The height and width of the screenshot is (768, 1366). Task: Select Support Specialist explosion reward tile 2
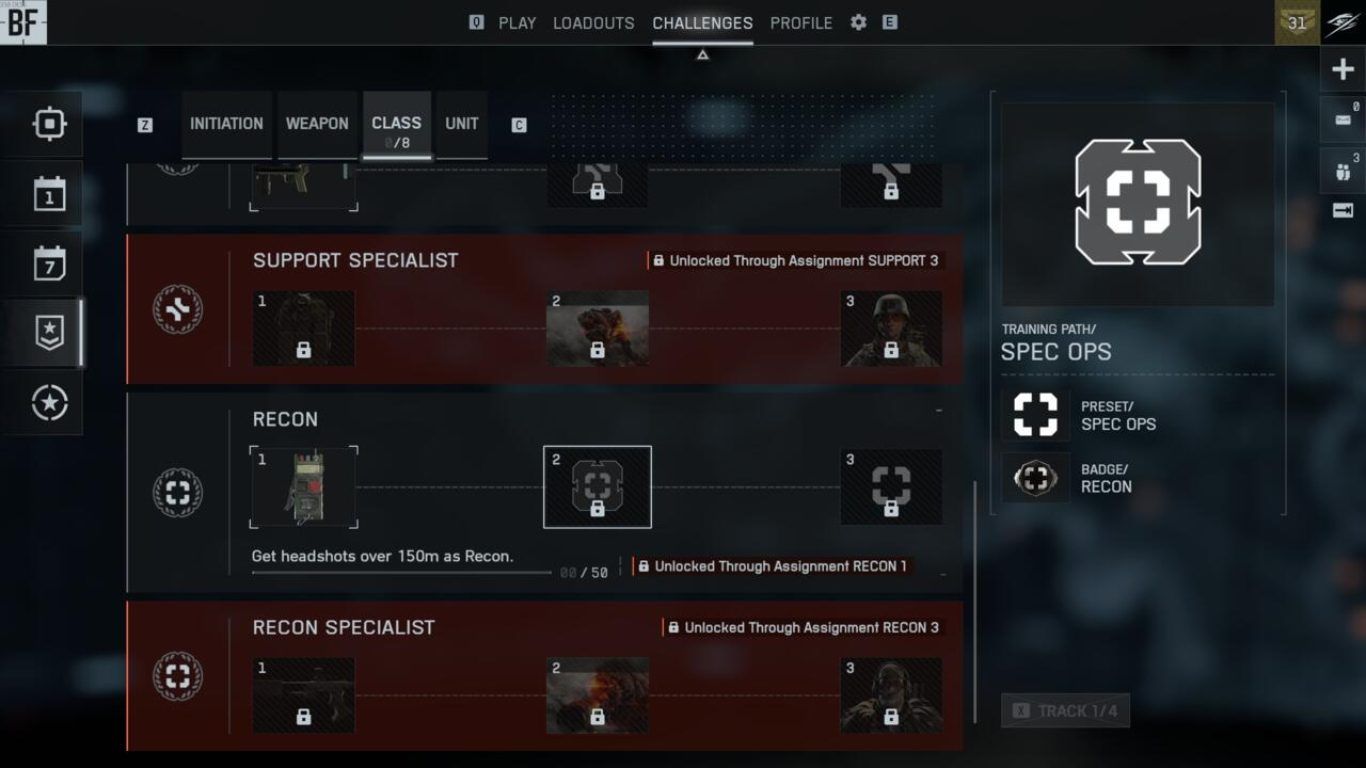click(x=597, y=328)
